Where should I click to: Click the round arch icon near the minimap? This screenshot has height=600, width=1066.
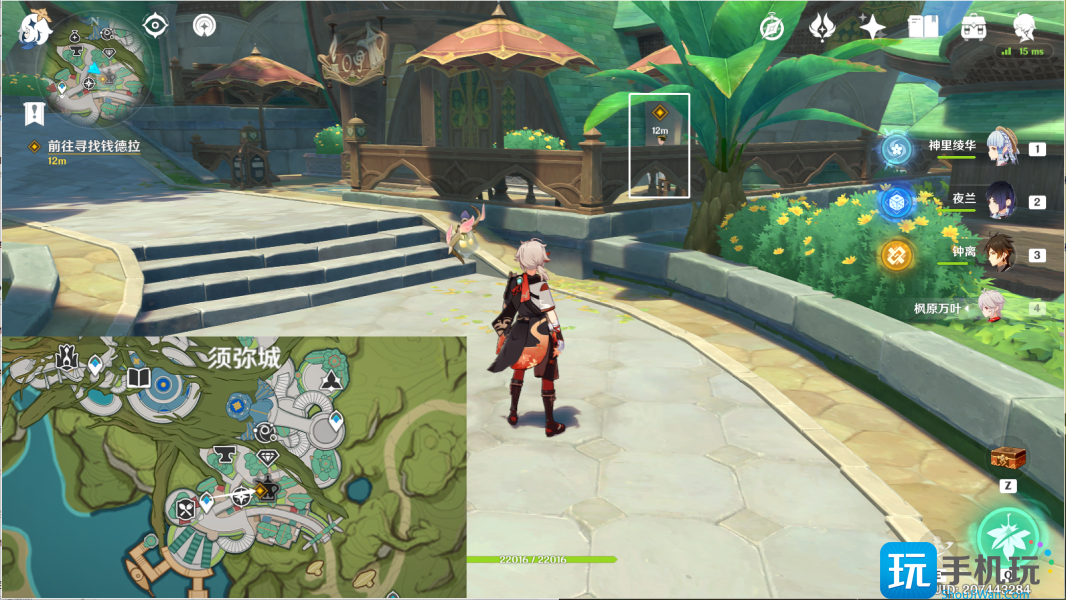click(x=204, y=26)
